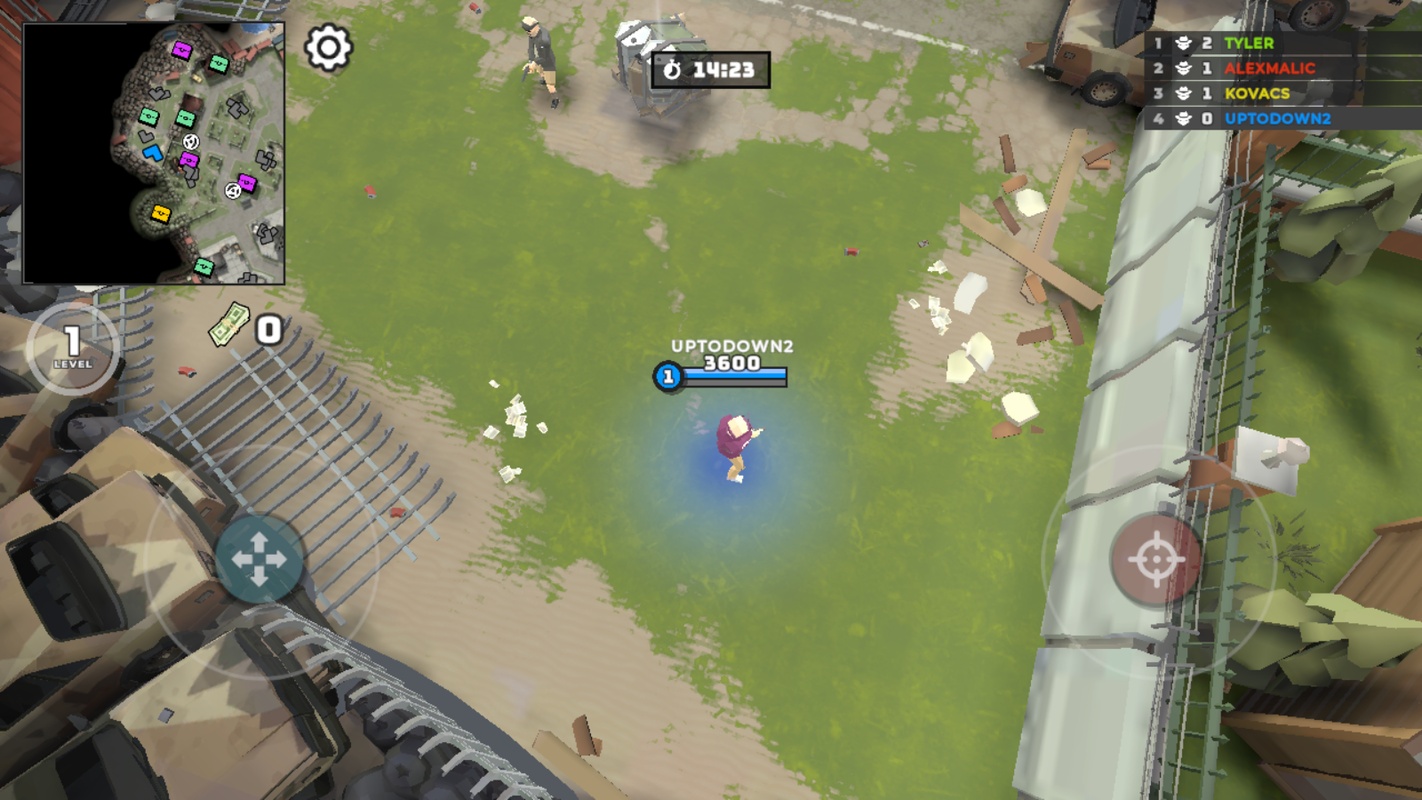Screen dimensions: 1422x800
Task: Tap the minimap in the corner
Action: pyautogui.click(x=154, y=153)
